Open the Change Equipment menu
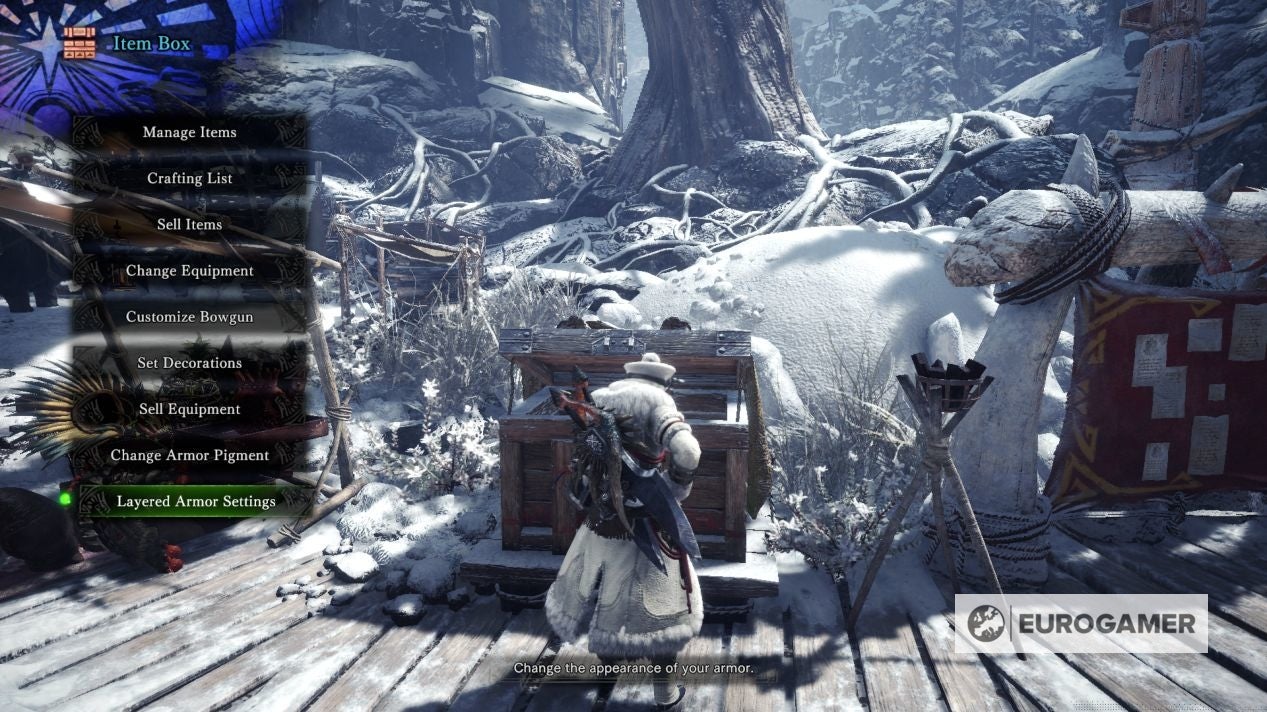 pyautogui.click(x=190, y=271)
